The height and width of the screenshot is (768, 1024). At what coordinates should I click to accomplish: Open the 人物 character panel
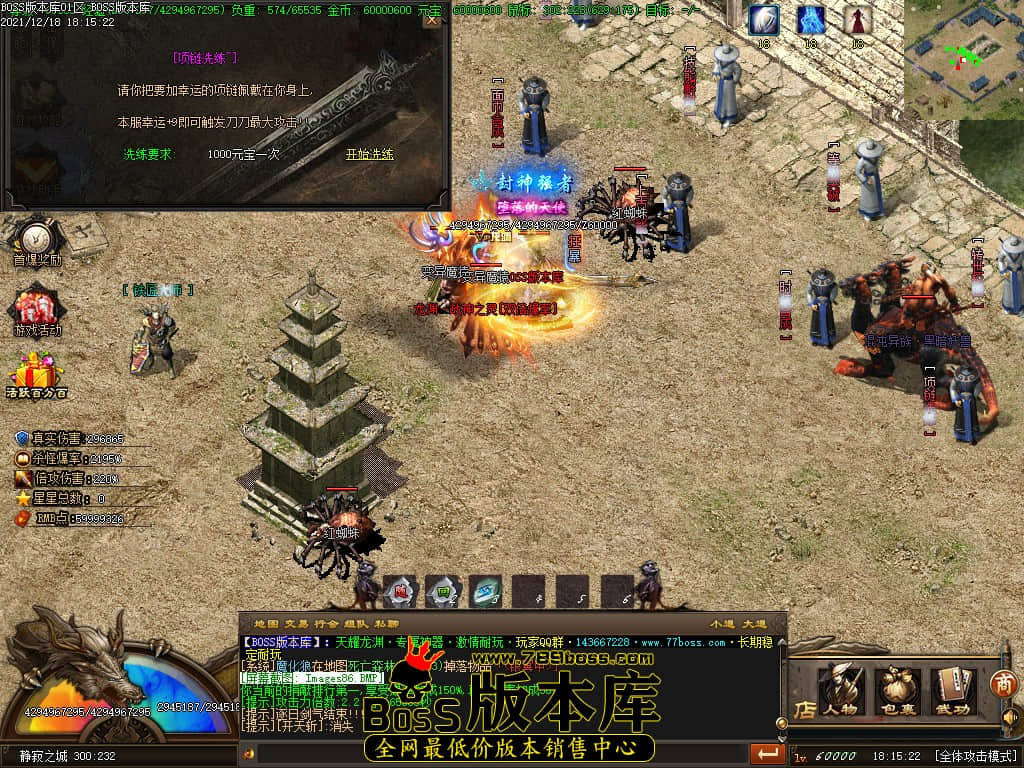click(x=841, y=690)
